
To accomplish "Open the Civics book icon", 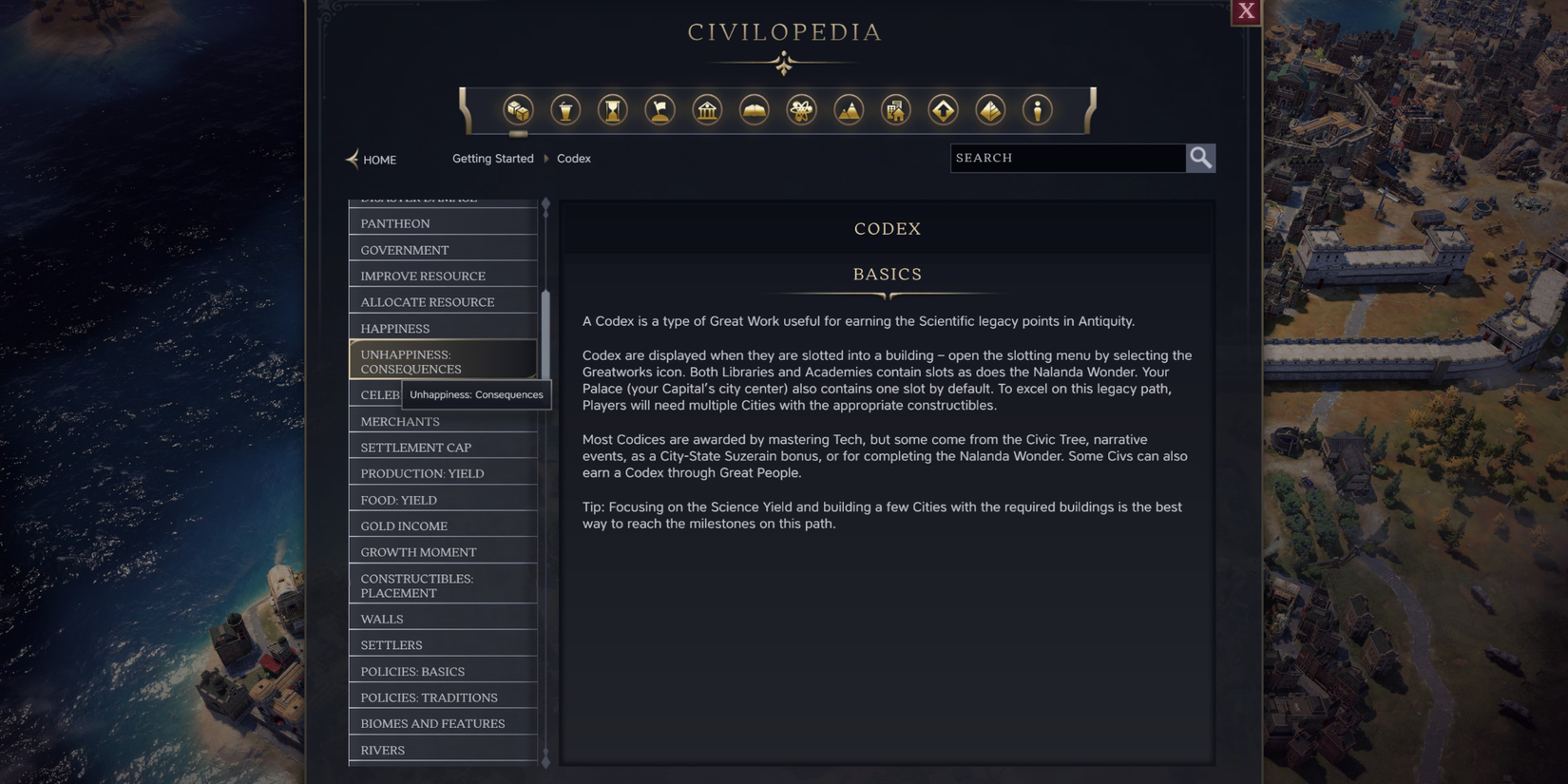I will point(754,109).
